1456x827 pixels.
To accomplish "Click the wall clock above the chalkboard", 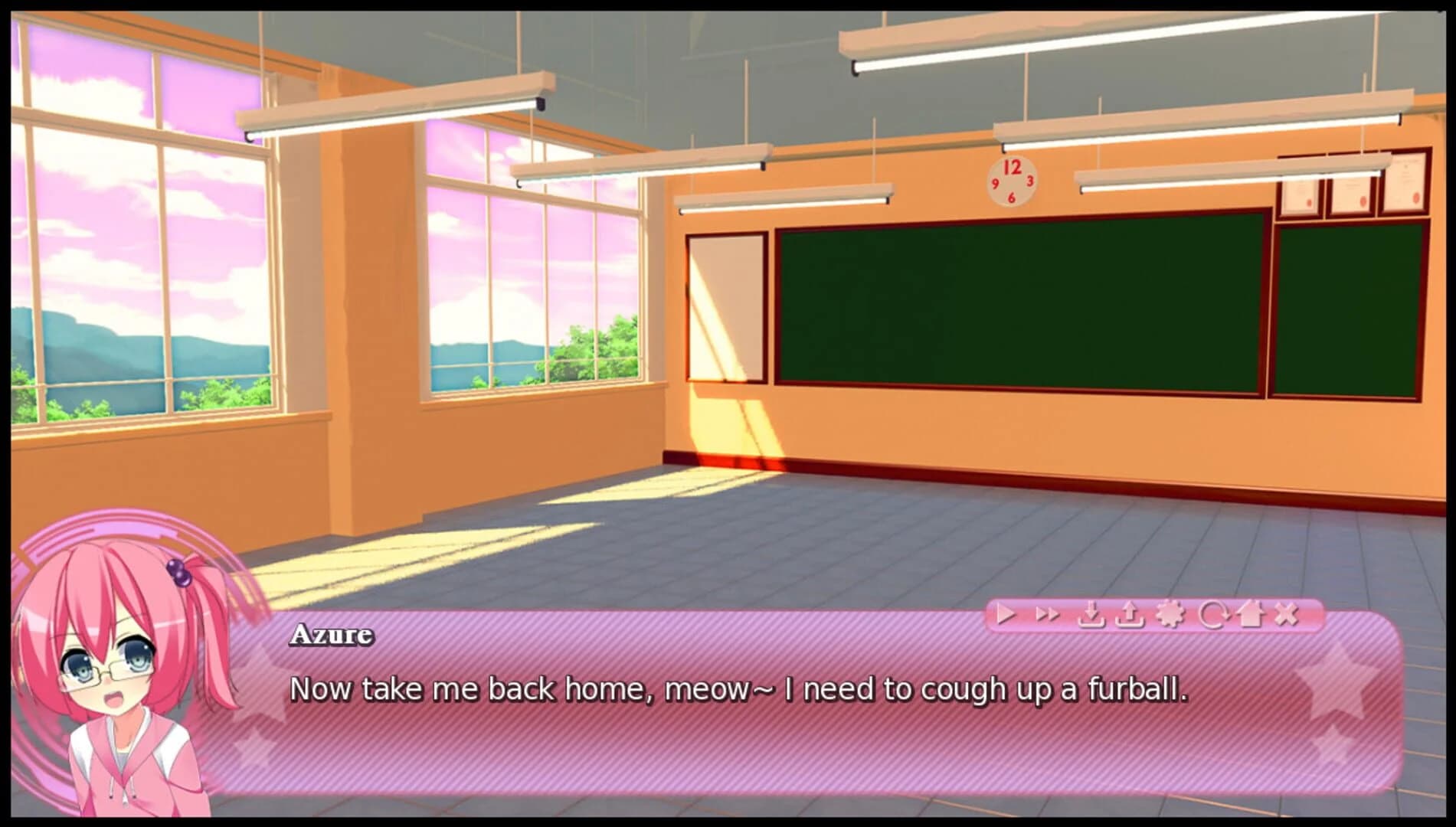I will [1013, 181].
